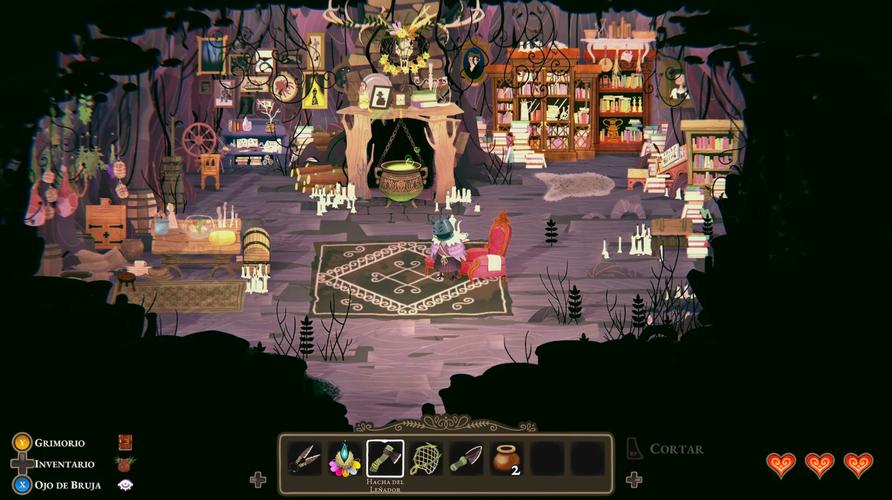The image size is (892, 500).
Task: Choose the colorful crystal flower hotbar item
Action: [345, 459]
